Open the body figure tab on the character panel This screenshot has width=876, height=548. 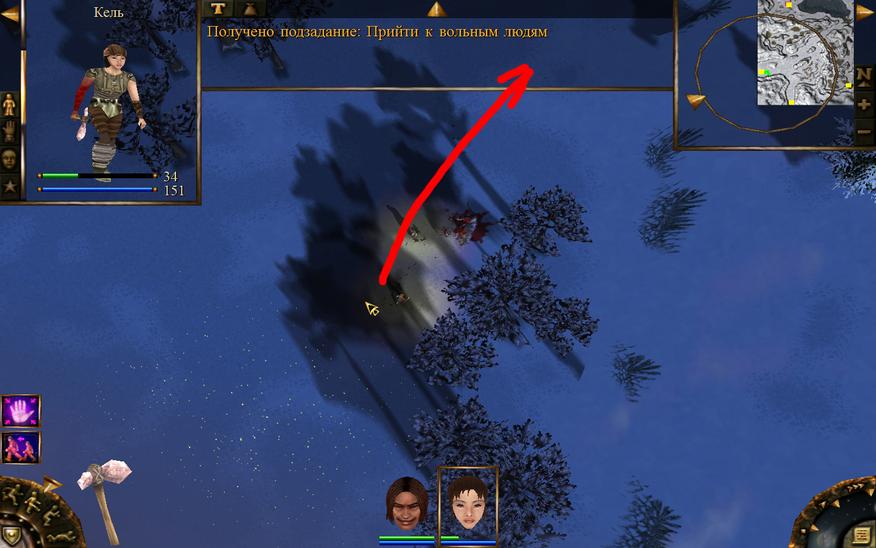(x=9, y=104)
